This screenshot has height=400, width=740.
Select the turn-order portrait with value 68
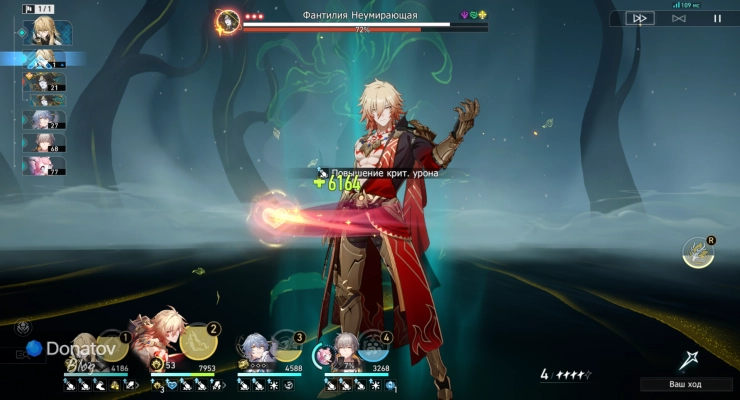click(44, 142)
